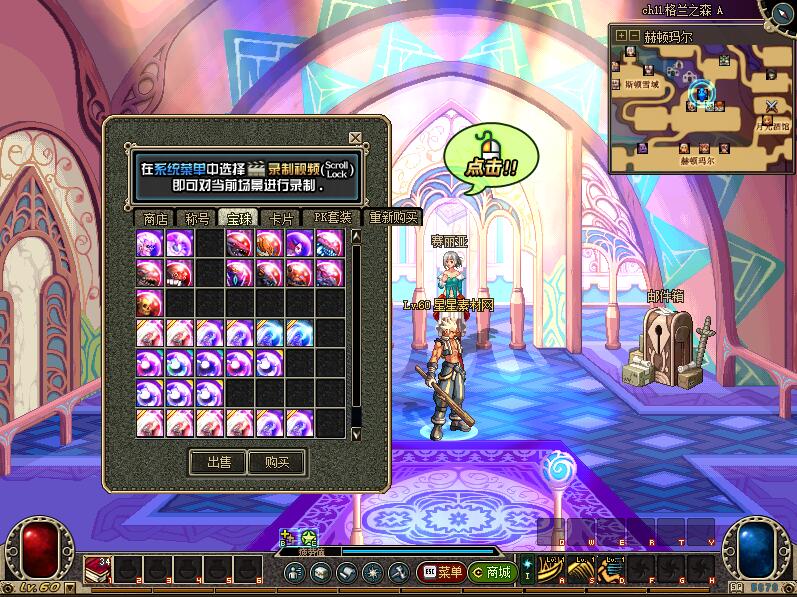Switch to the 重新购买 tab

click(394, 218)
